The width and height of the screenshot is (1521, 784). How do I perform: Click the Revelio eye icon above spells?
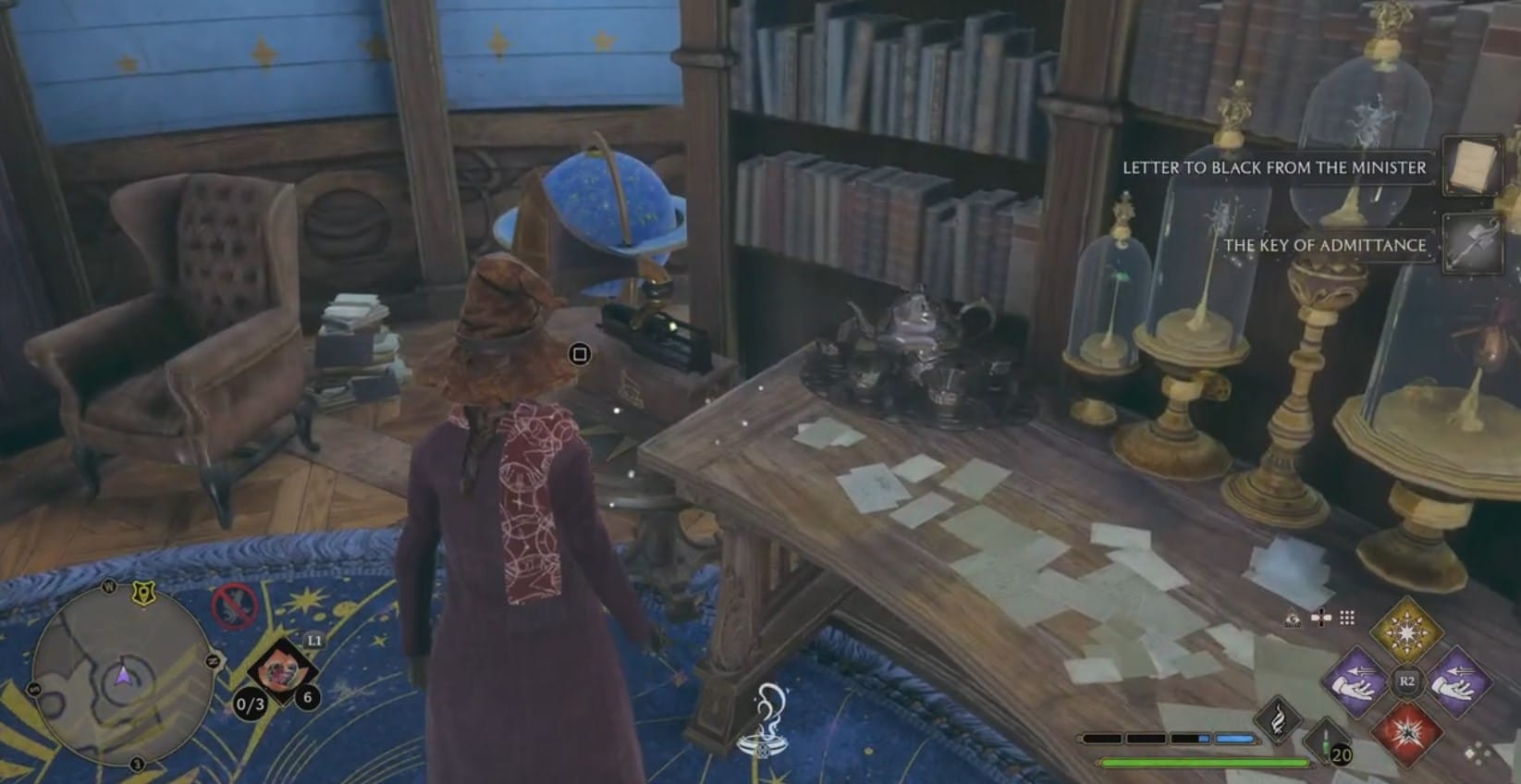[x=1294, y=619]
